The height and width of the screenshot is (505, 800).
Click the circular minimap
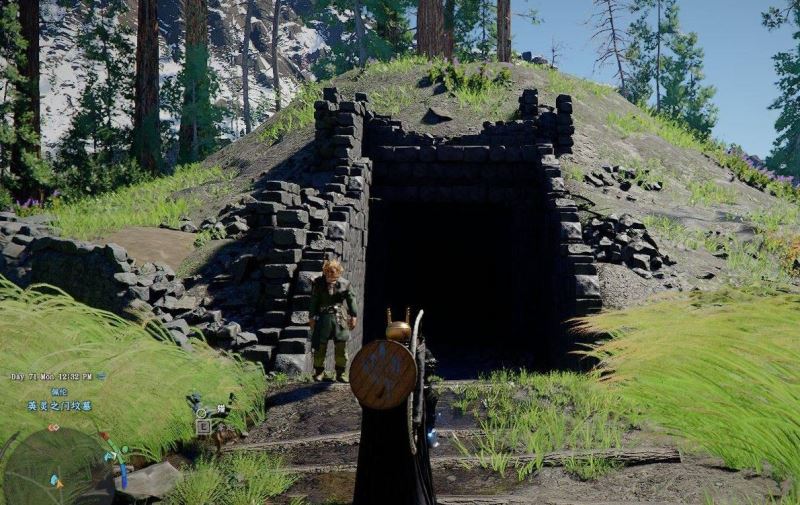[x=57, y=467]
